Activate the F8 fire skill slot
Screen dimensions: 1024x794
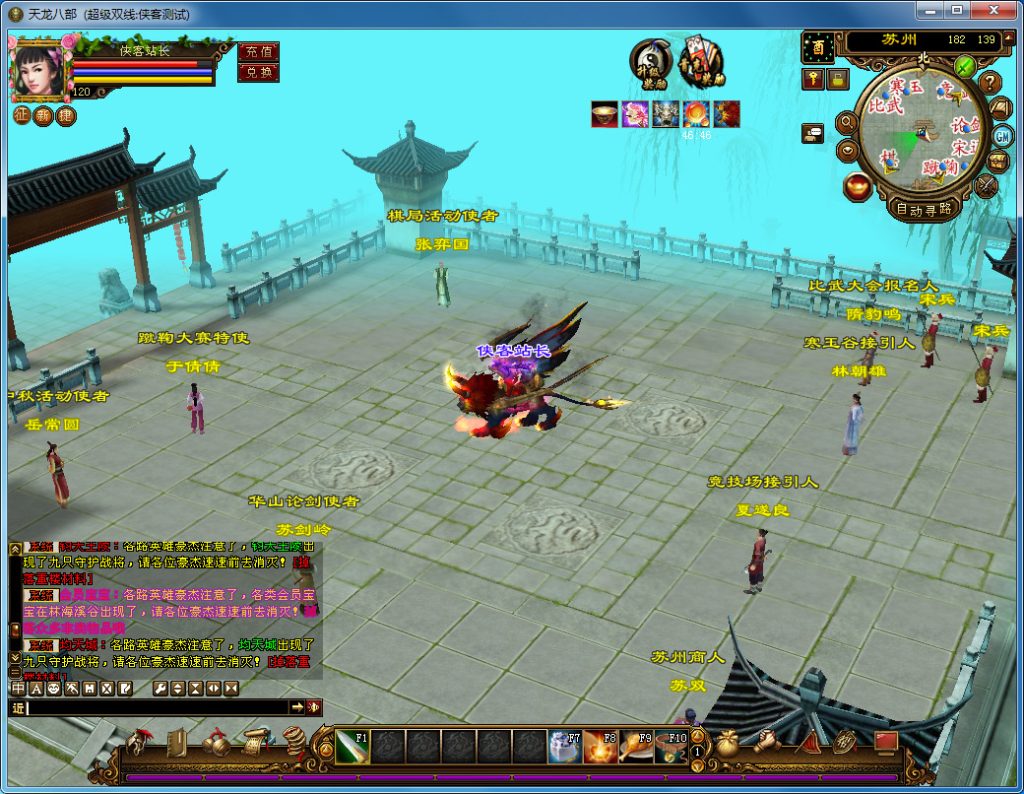point(600,746)
